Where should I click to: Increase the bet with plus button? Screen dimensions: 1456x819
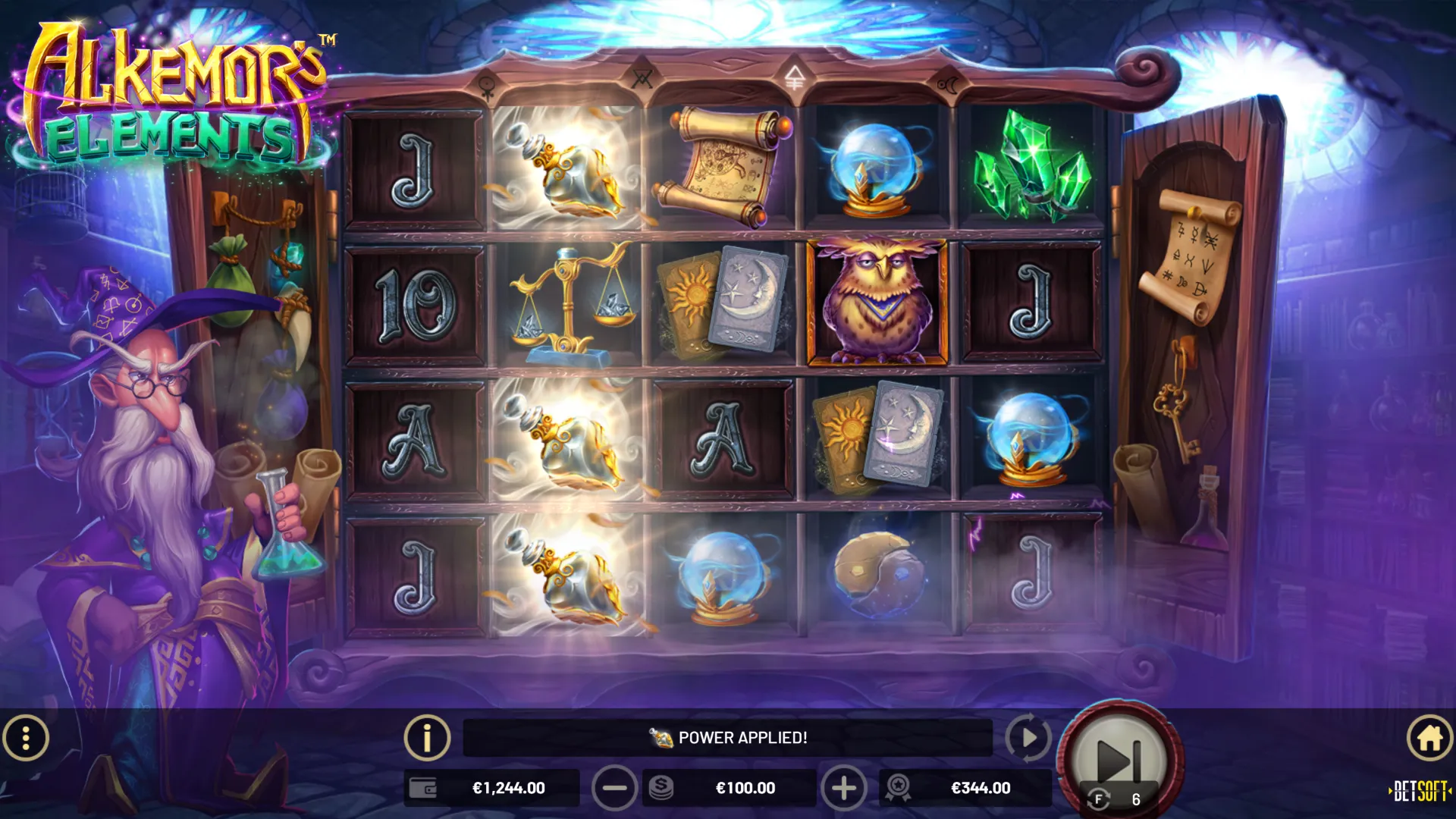pos(843,789)
